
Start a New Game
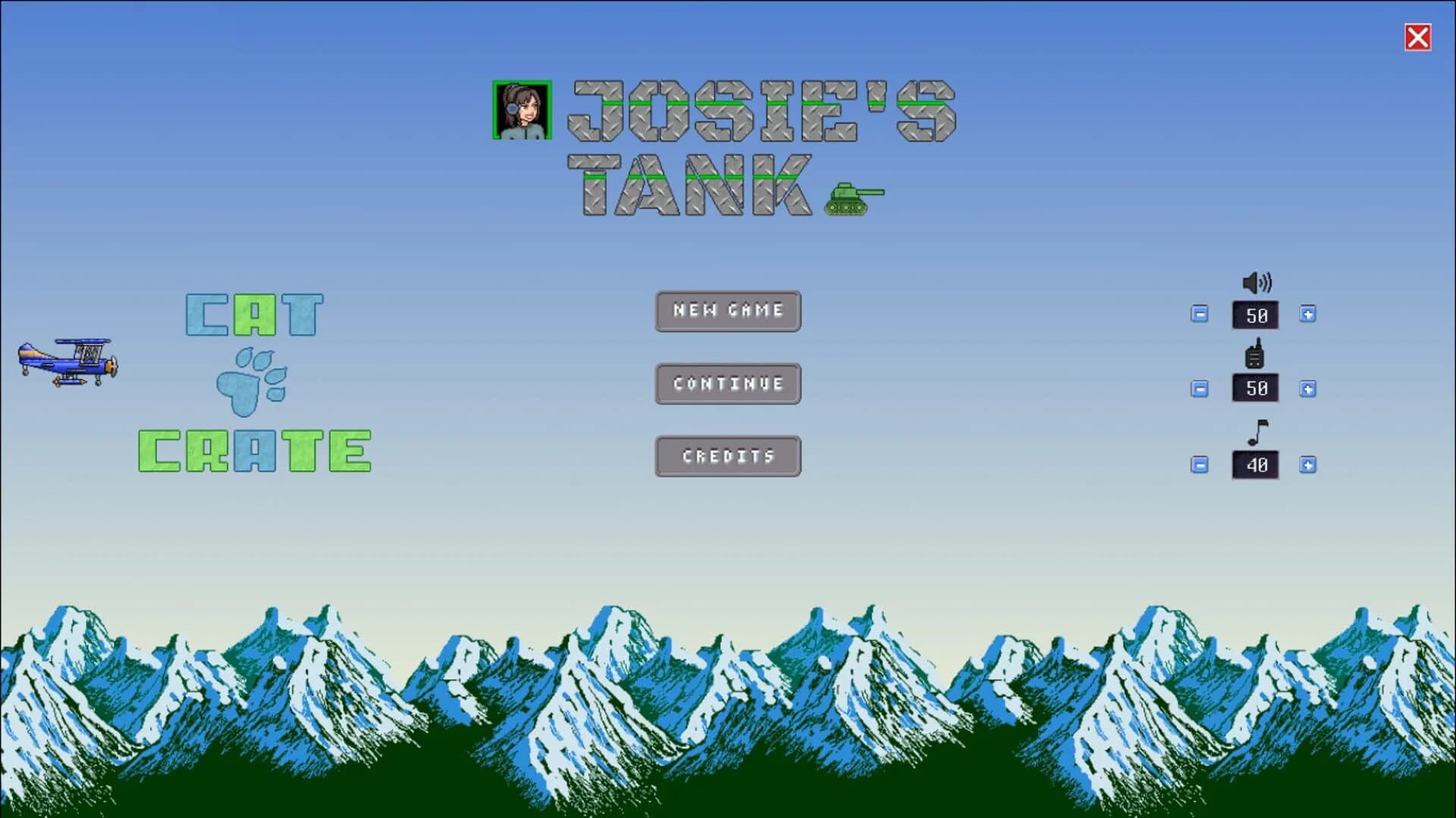point(727,311)
